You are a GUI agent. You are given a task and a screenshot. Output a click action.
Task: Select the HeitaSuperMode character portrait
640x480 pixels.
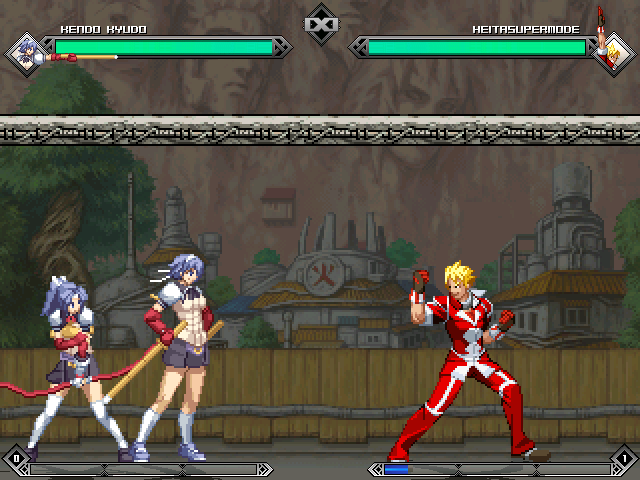(613, 52)
